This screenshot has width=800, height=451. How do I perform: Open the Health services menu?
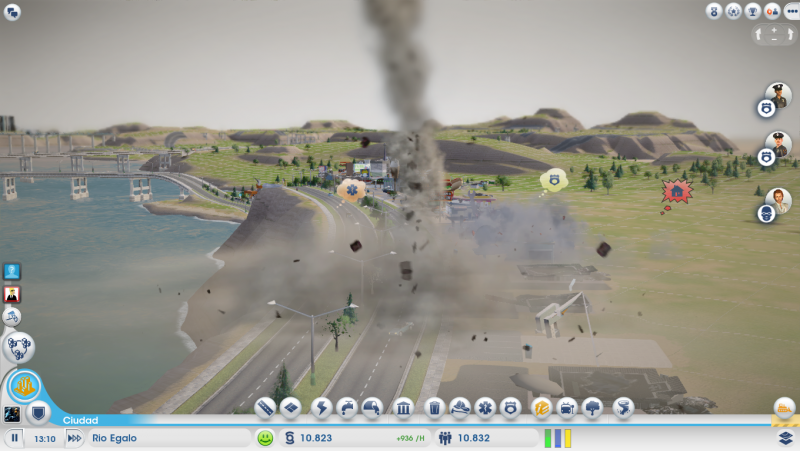coord(485,408)
